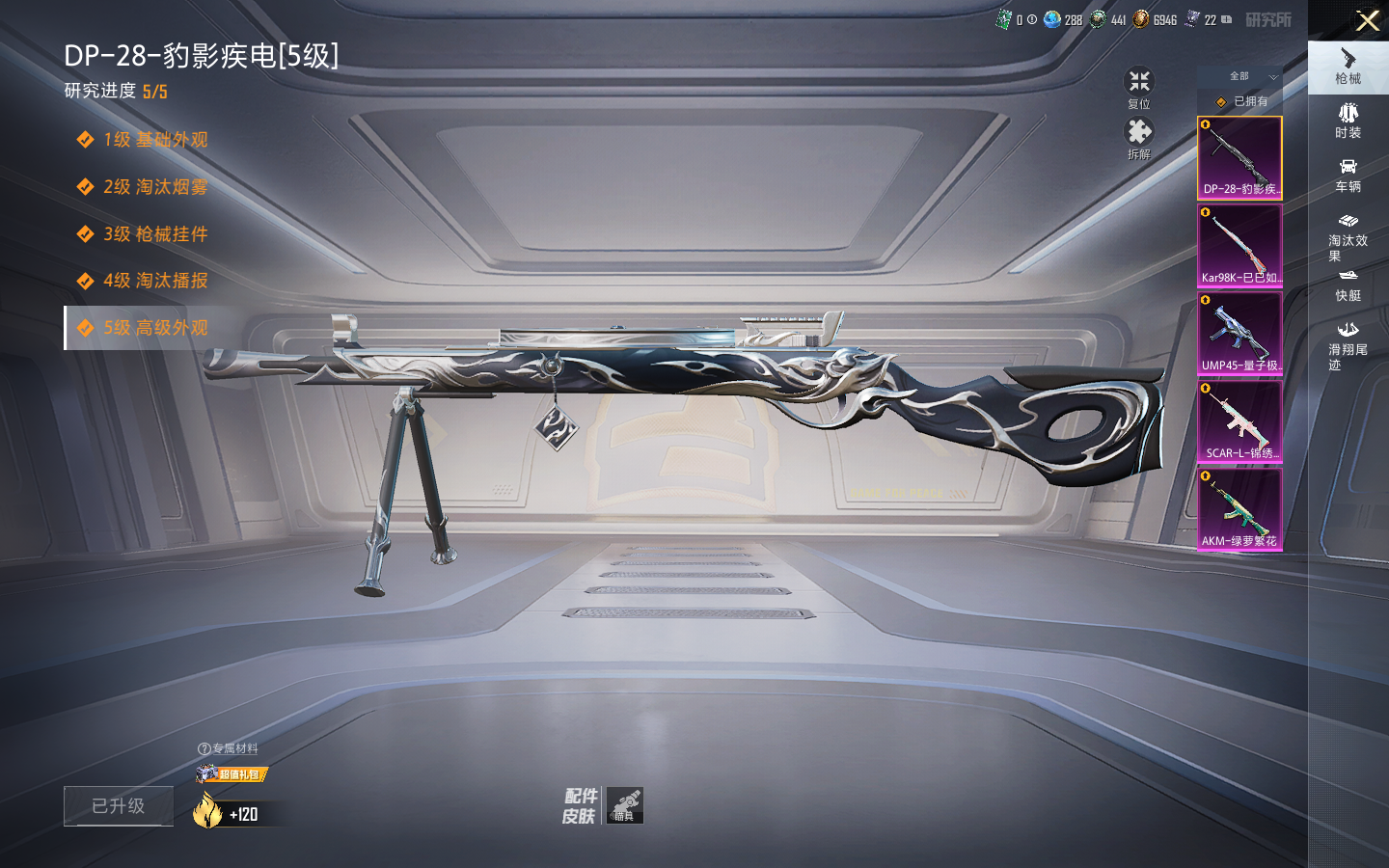Select the SCAR-L skin thumbnail

[x=1239, y=420]
